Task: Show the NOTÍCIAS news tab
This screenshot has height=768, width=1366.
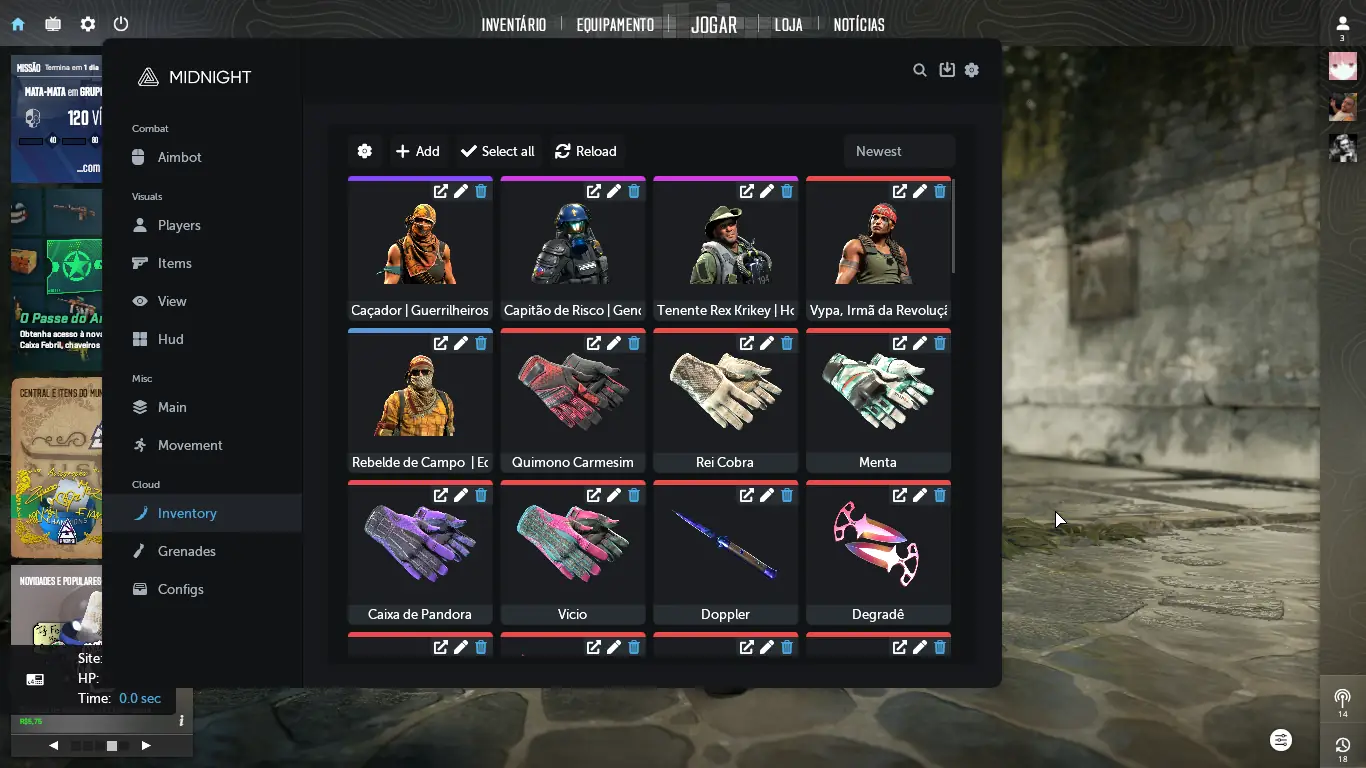Action: click(859, 25)
